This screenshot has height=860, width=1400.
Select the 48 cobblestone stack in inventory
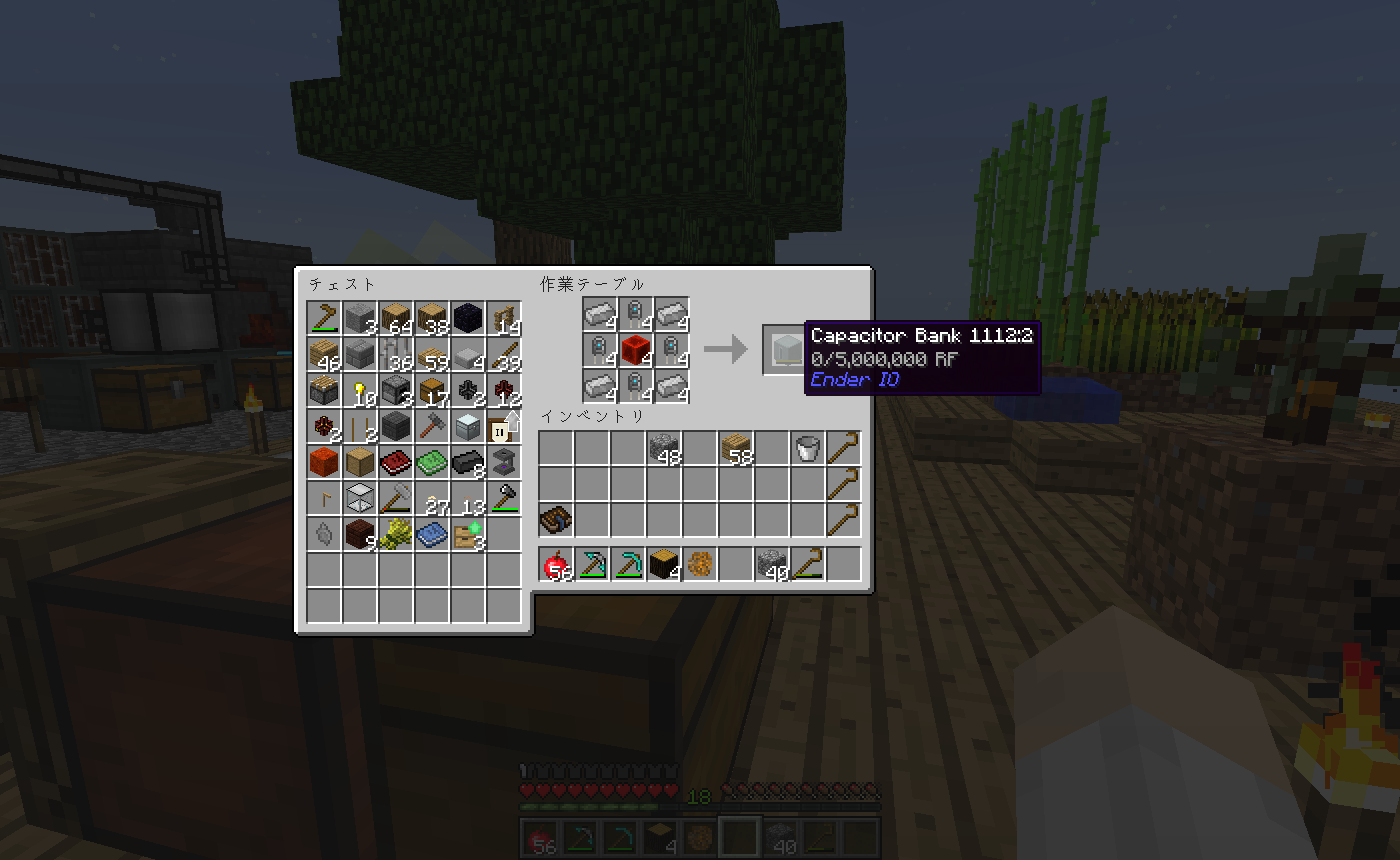[663, 449]
